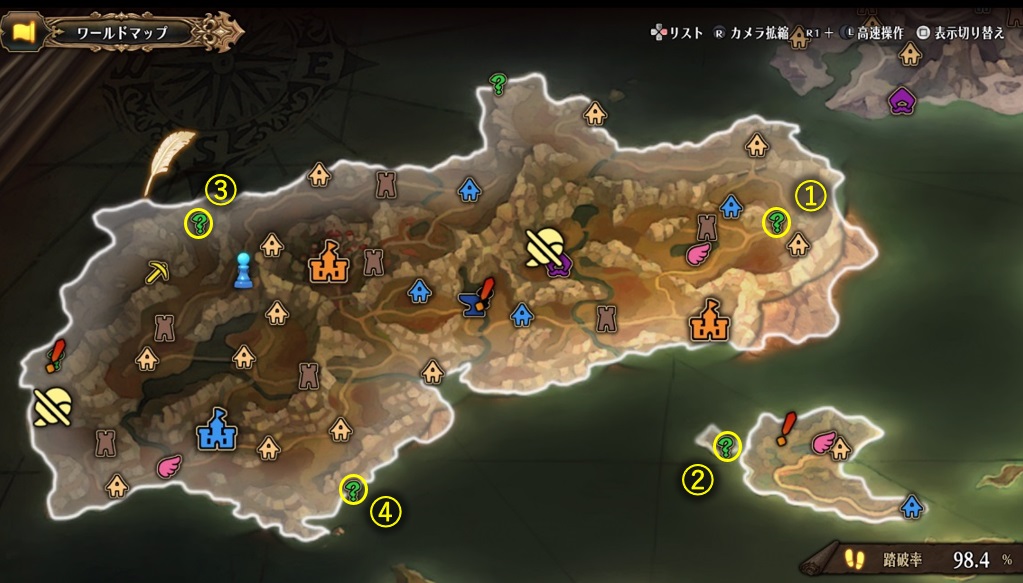Select the green question mark circled as 1
Image resolution: width=1023 pixels, height=583 pixels.
click(776, 222)
